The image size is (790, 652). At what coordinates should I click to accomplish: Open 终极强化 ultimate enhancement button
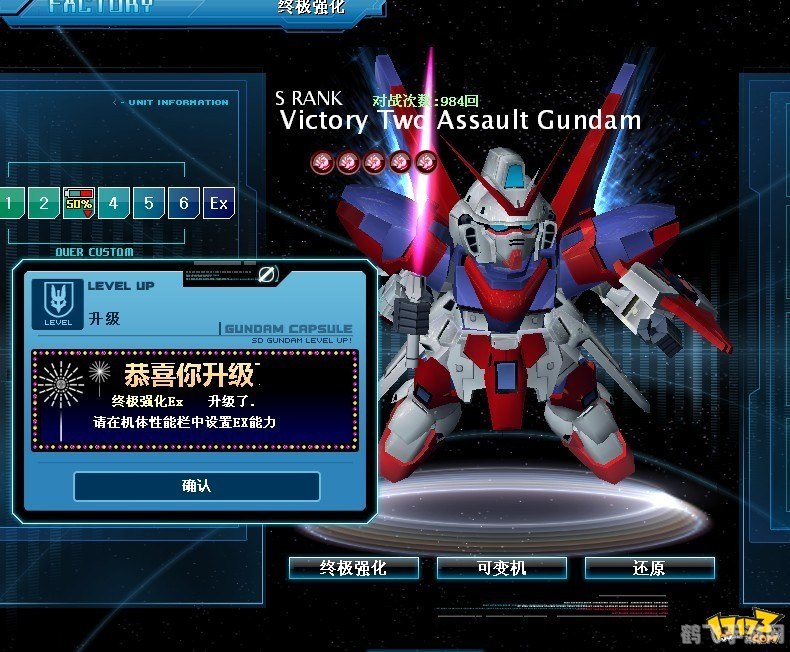pyautogui.click(x=353, y=568)
